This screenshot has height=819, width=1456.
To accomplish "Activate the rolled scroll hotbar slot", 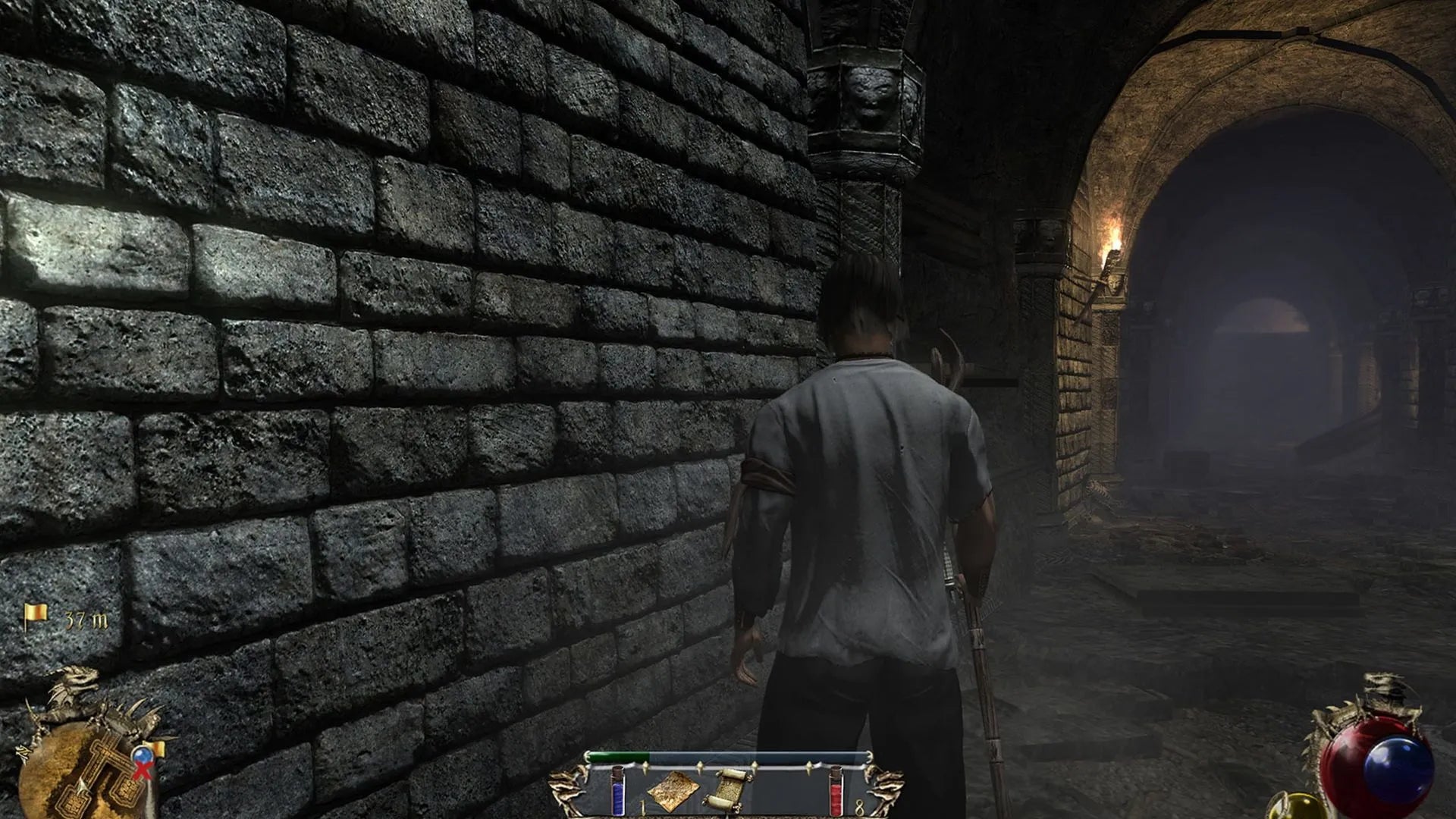I will coord(726,789).
